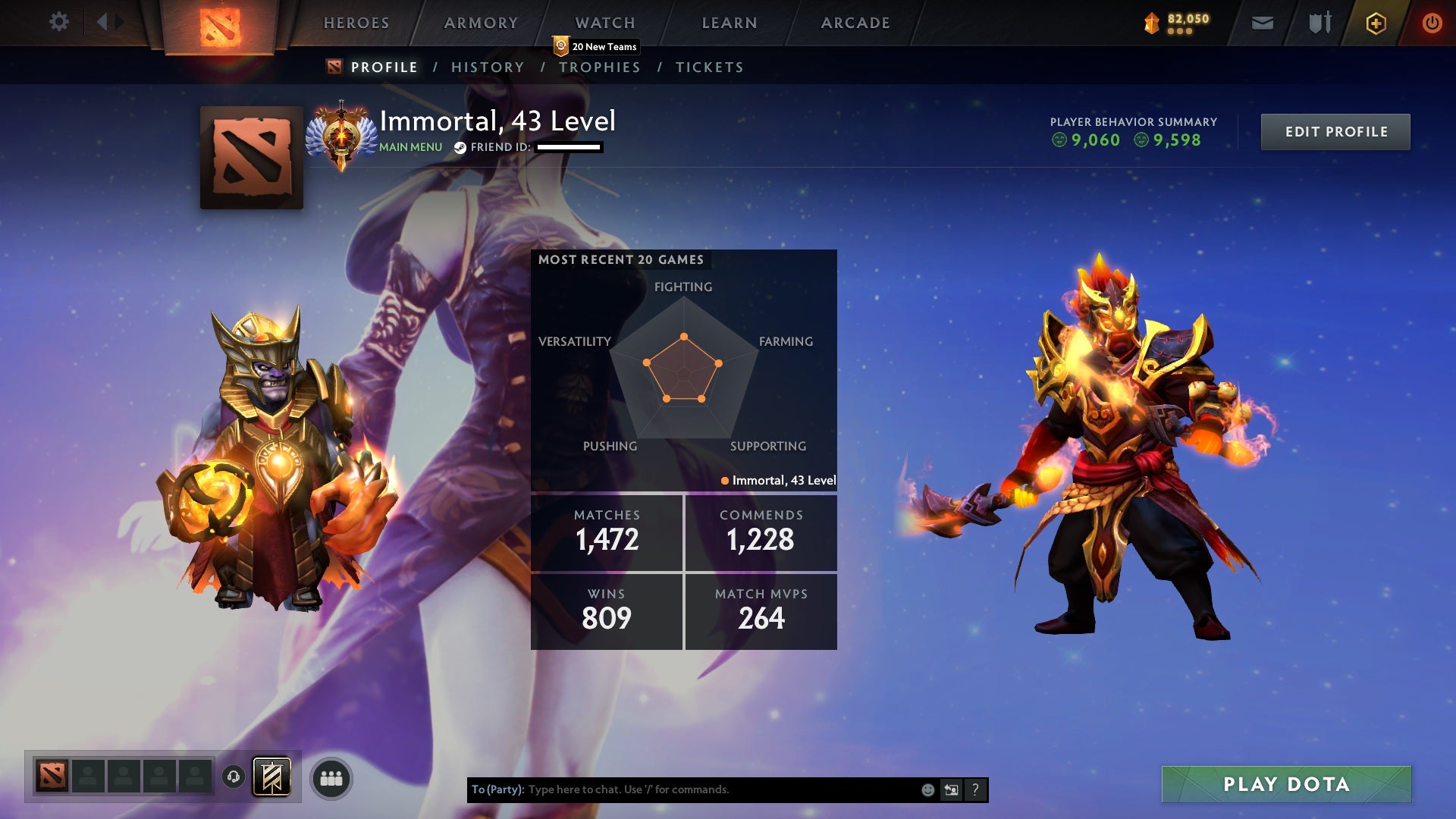Open the settings gear icon
The image size is (1456, 819).
click(x=59, y=22)
